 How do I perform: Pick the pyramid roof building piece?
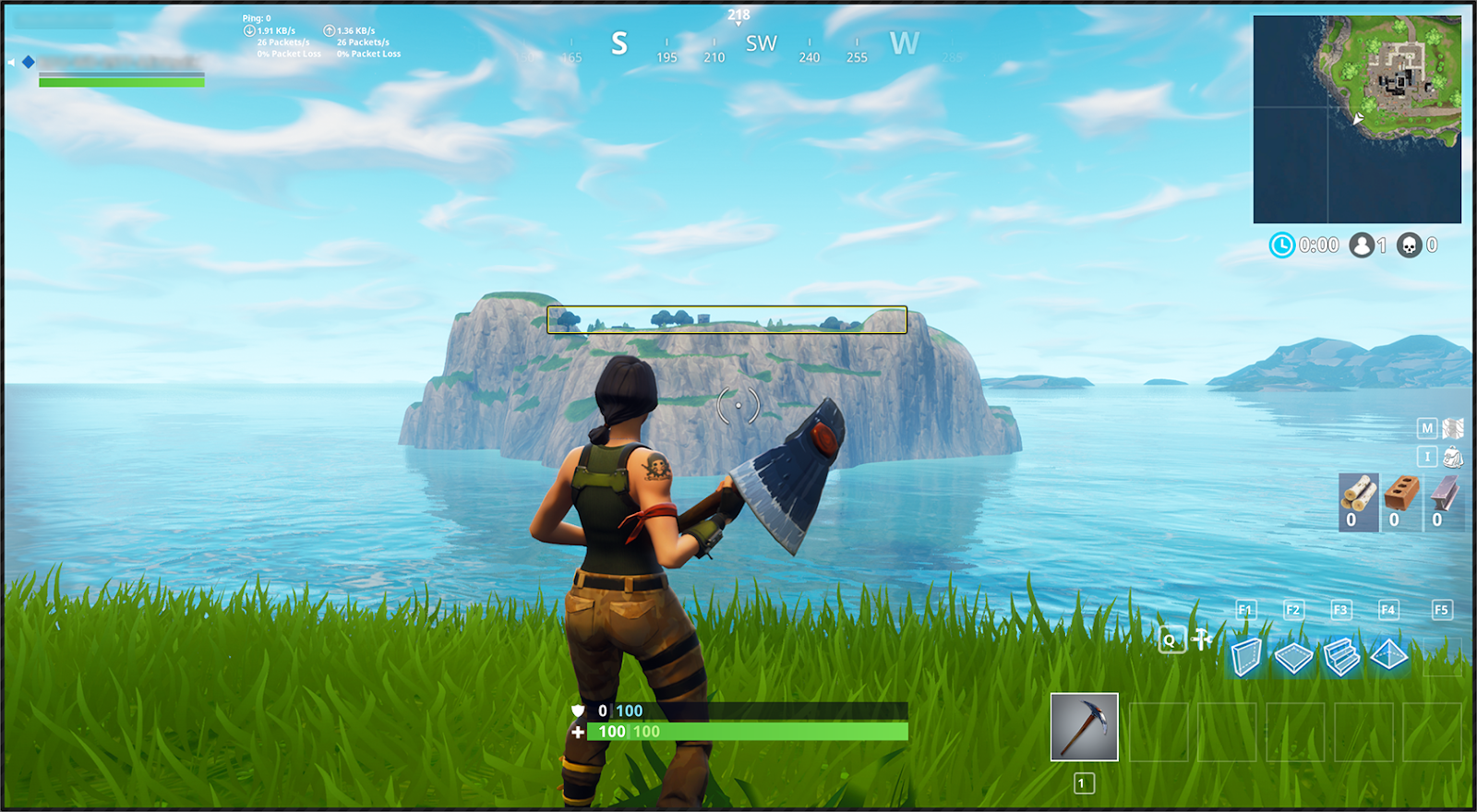point(1388,655)
